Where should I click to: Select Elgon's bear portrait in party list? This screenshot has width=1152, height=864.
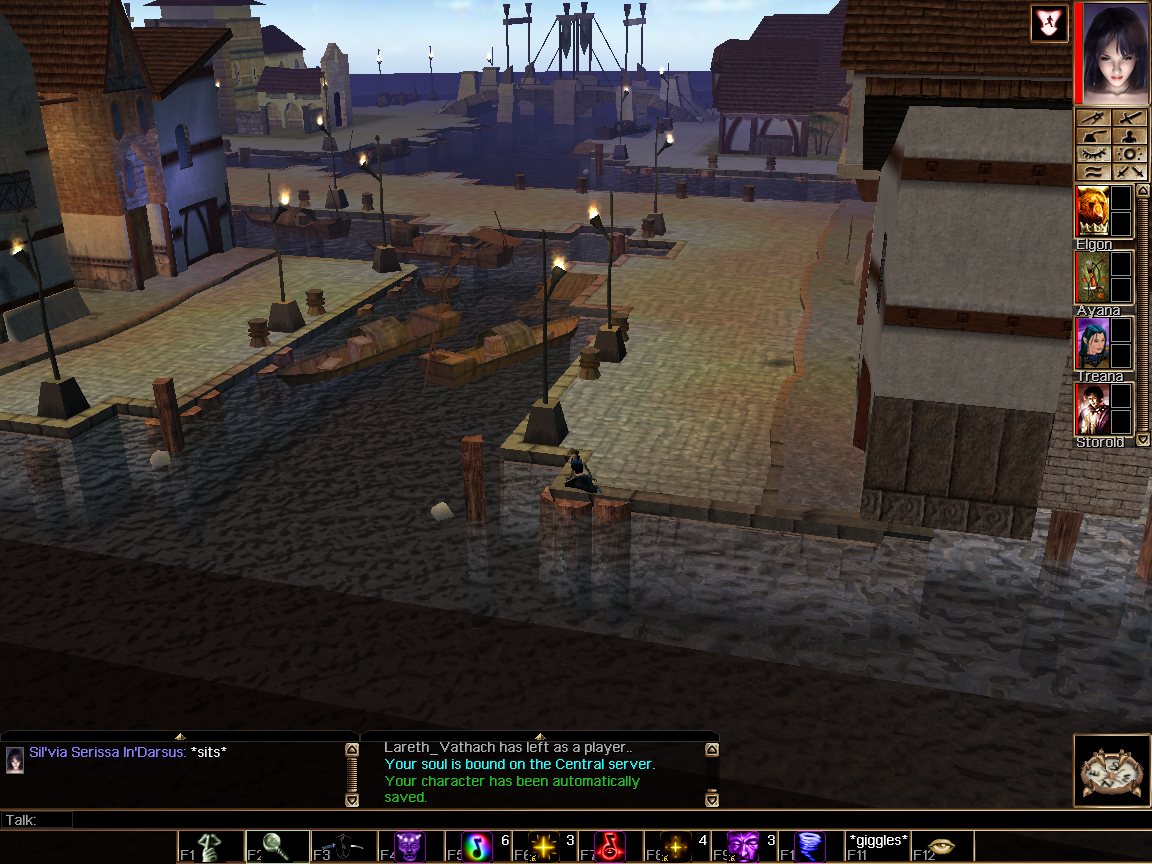coord(1092,212)
